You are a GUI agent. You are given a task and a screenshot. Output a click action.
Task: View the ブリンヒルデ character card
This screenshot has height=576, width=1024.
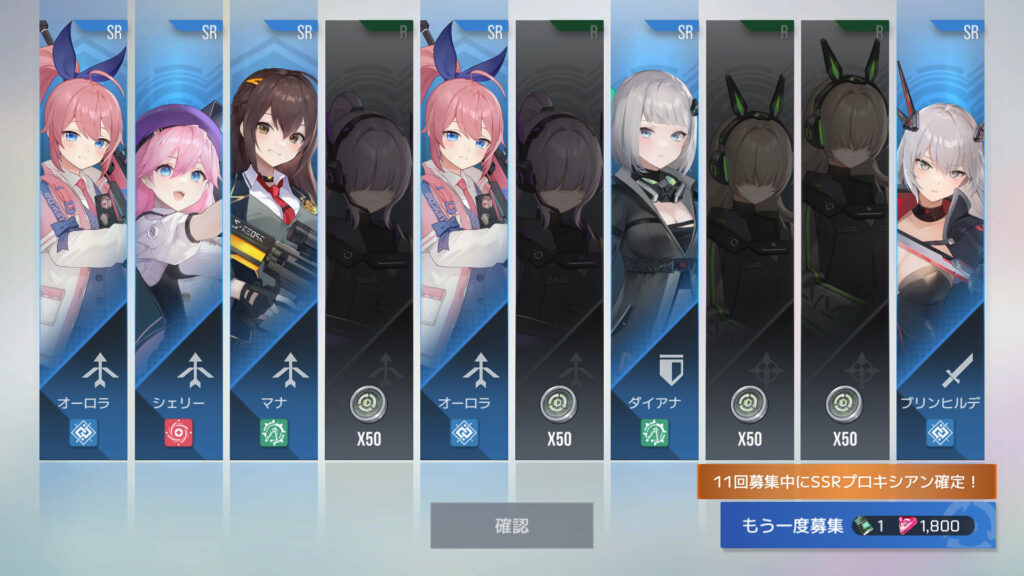pos(940,240)
